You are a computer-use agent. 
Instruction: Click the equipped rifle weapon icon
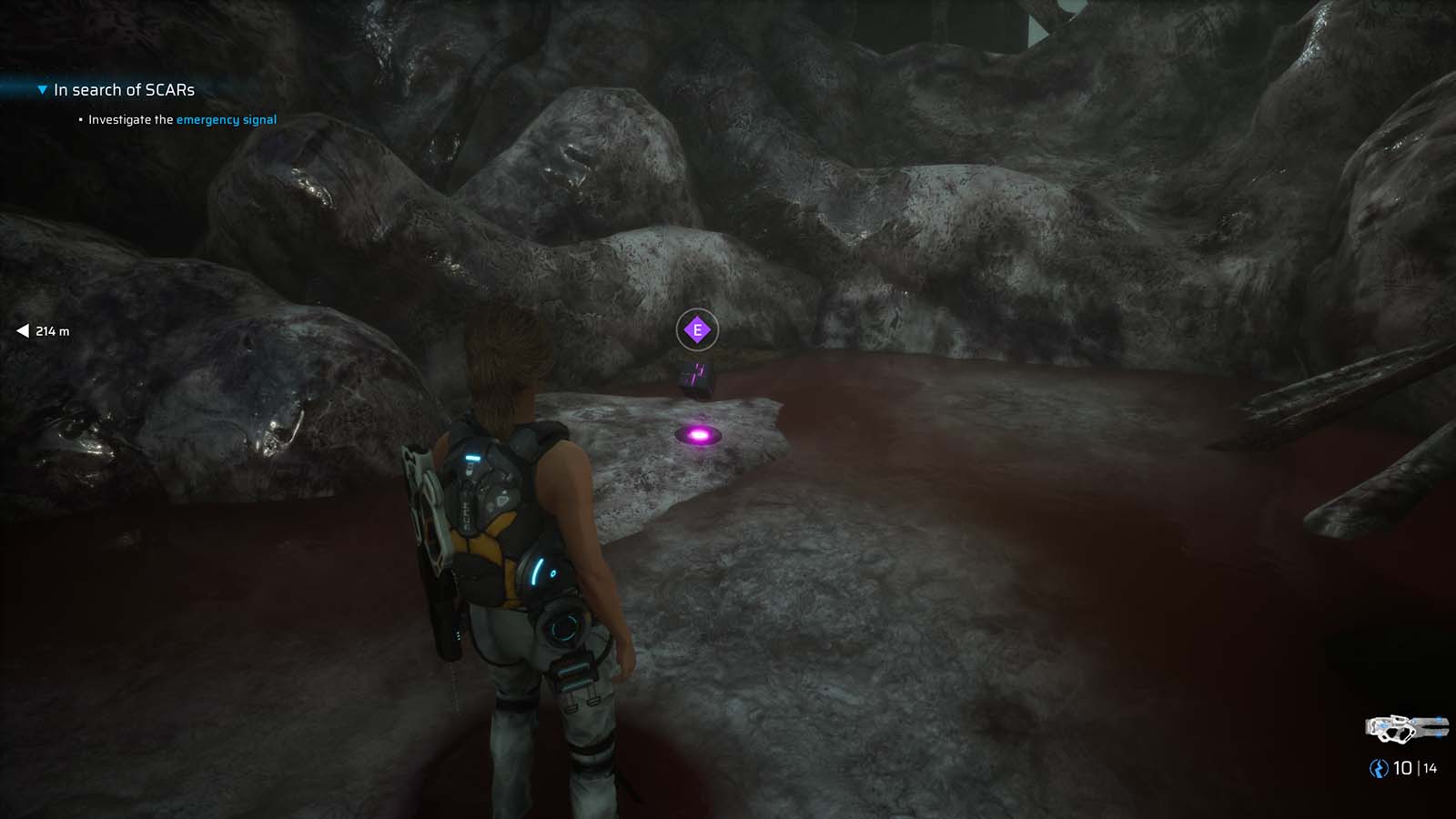point(1406,727)
